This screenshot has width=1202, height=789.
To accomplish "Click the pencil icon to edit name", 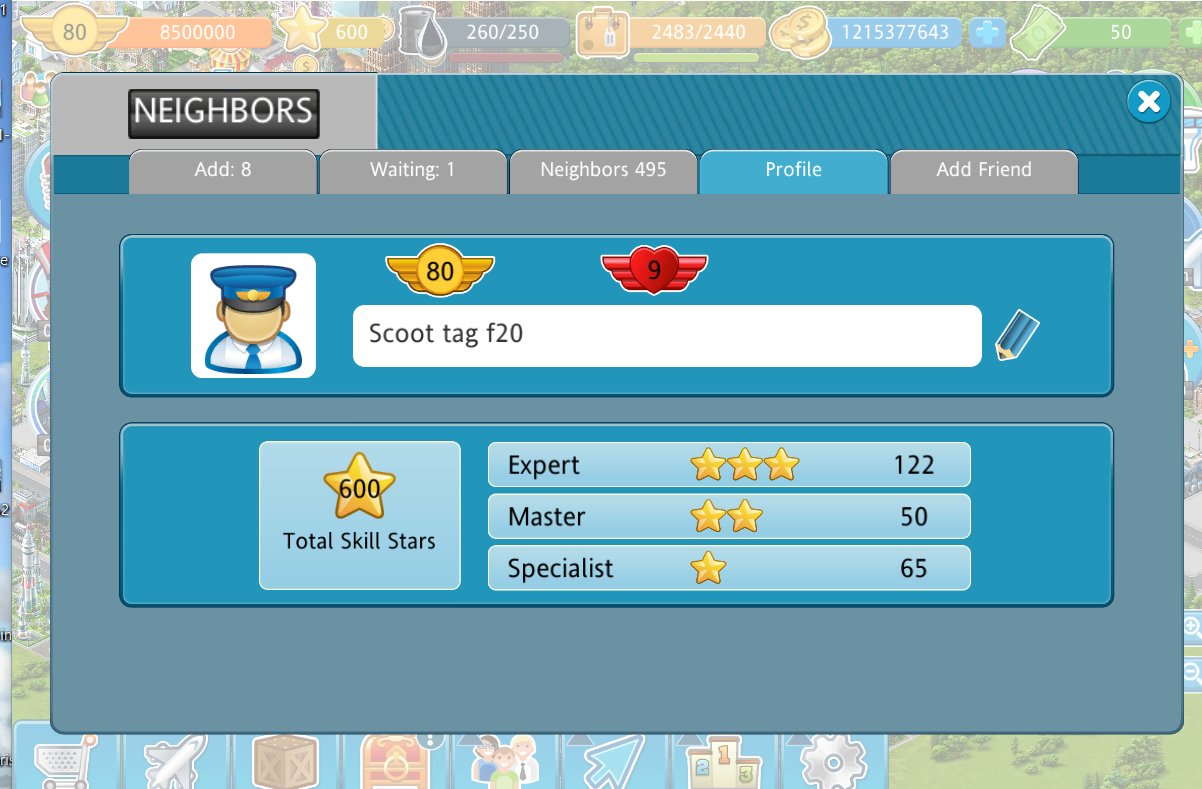I will click(x=1017, y=336).
